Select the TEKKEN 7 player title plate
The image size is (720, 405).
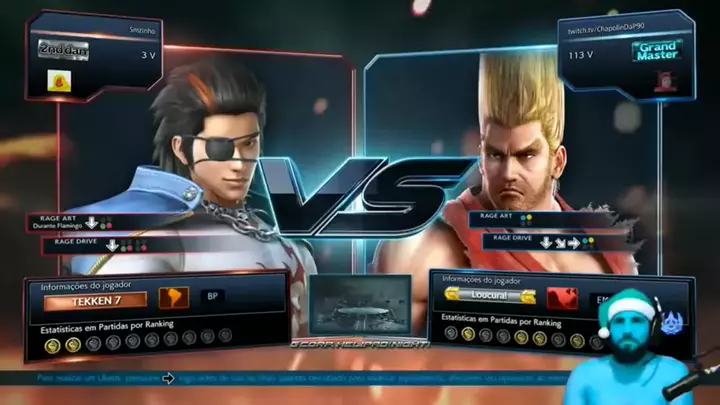(x=95, y=299)
